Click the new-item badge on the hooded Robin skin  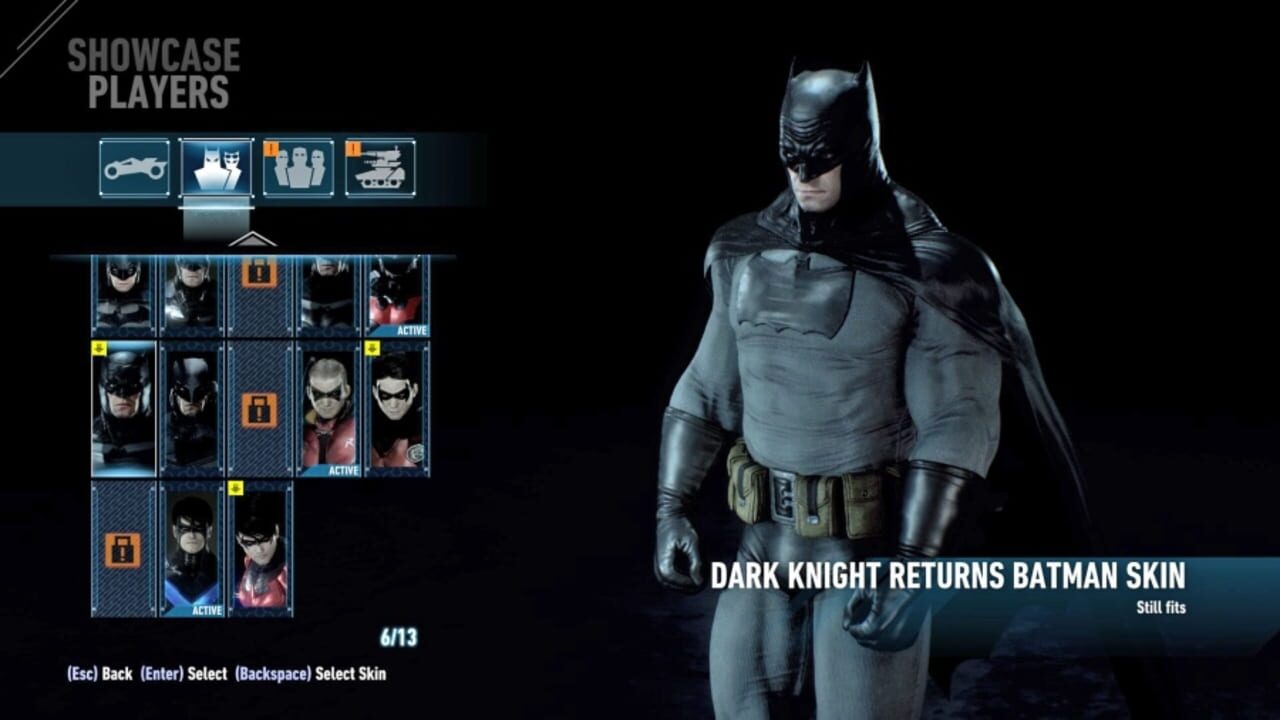(x=236, y=489)
